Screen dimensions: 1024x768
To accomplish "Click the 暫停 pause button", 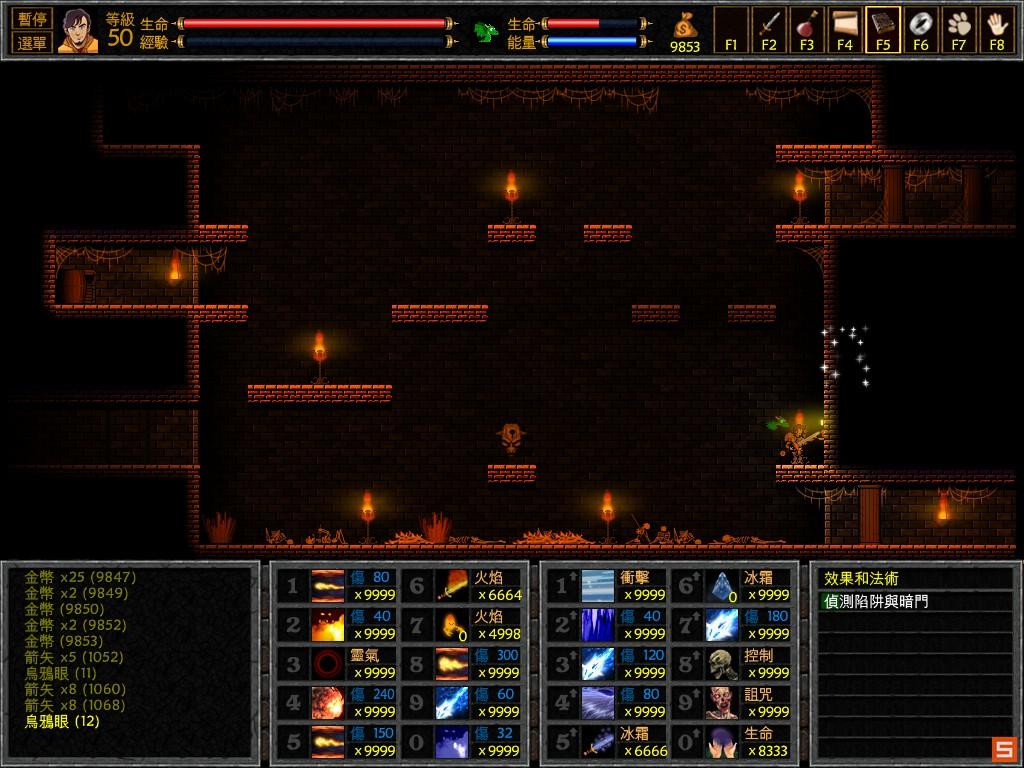I will pos(32,19).
